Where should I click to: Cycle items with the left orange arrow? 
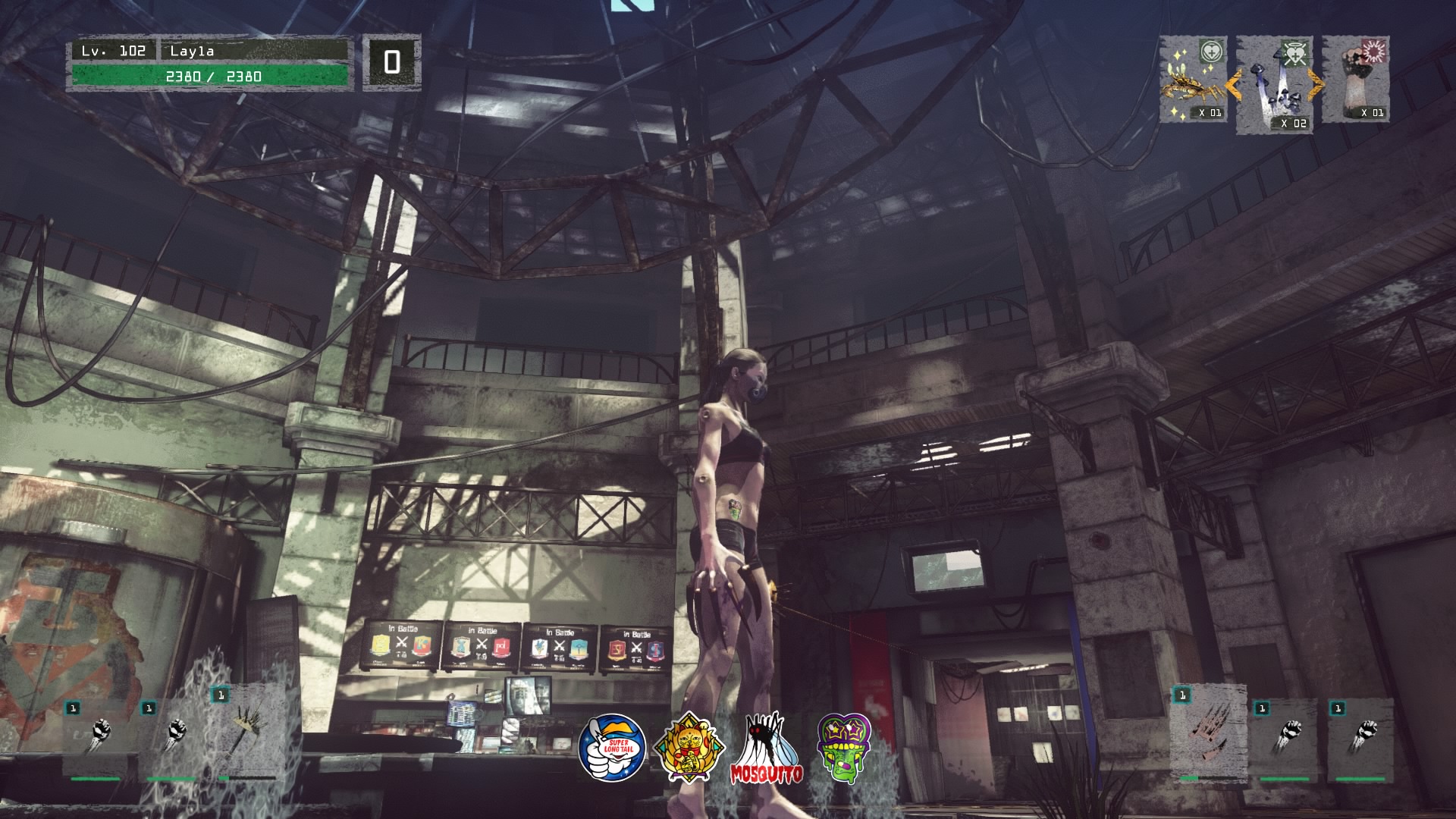pos(1233,85)
